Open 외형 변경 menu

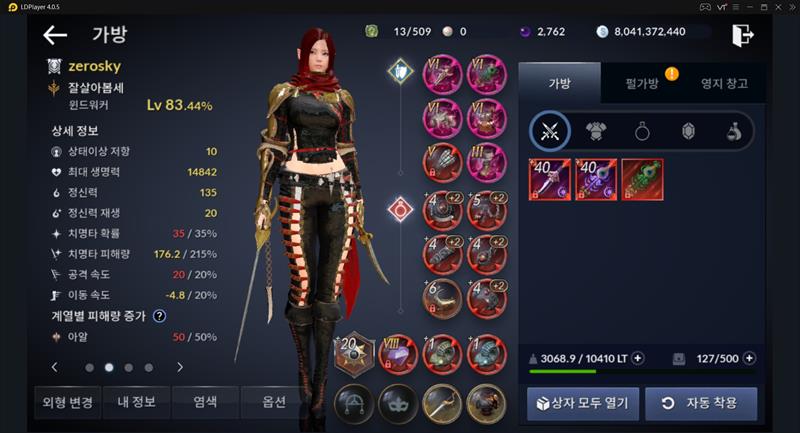(68, 403)
